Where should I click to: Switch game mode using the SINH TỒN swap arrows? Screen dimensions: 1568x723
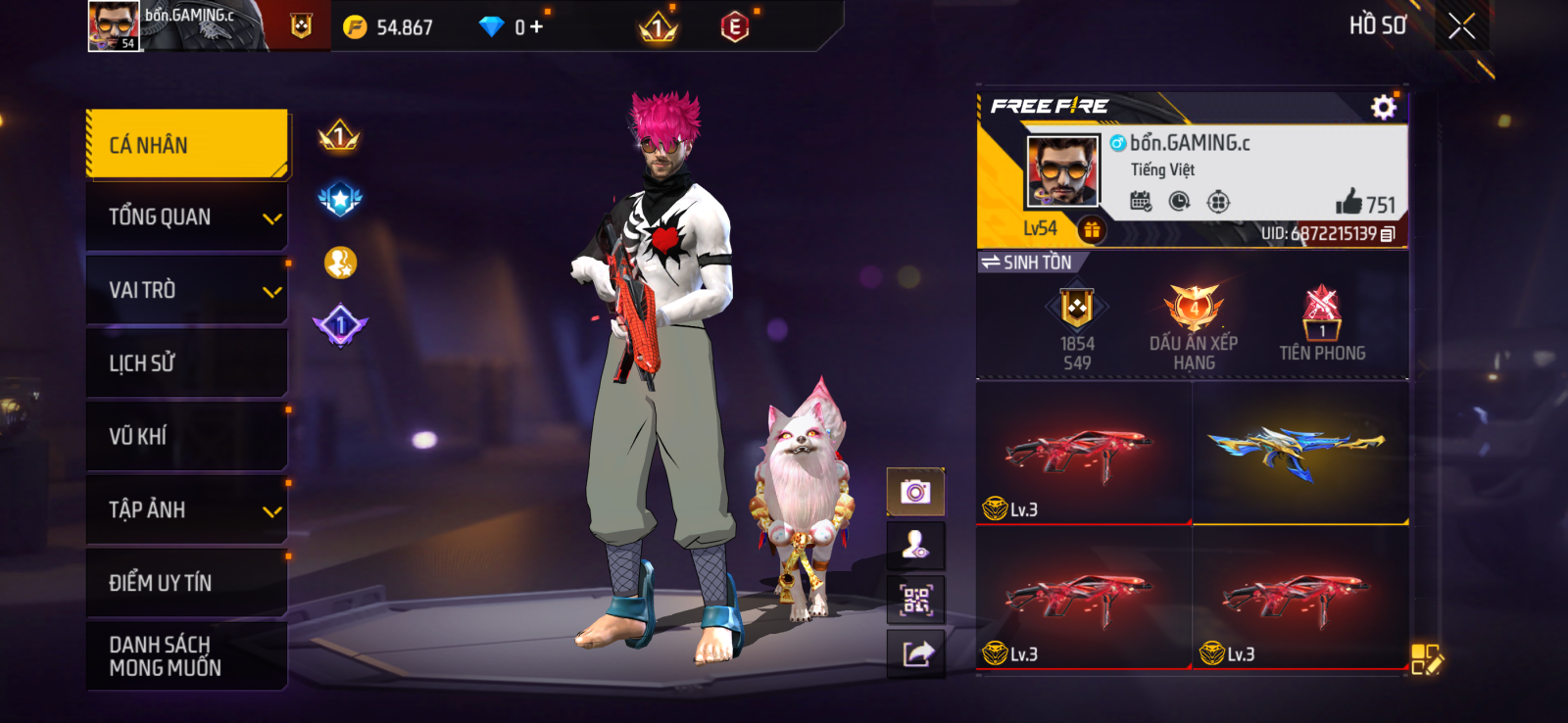(x=990, y=262)
